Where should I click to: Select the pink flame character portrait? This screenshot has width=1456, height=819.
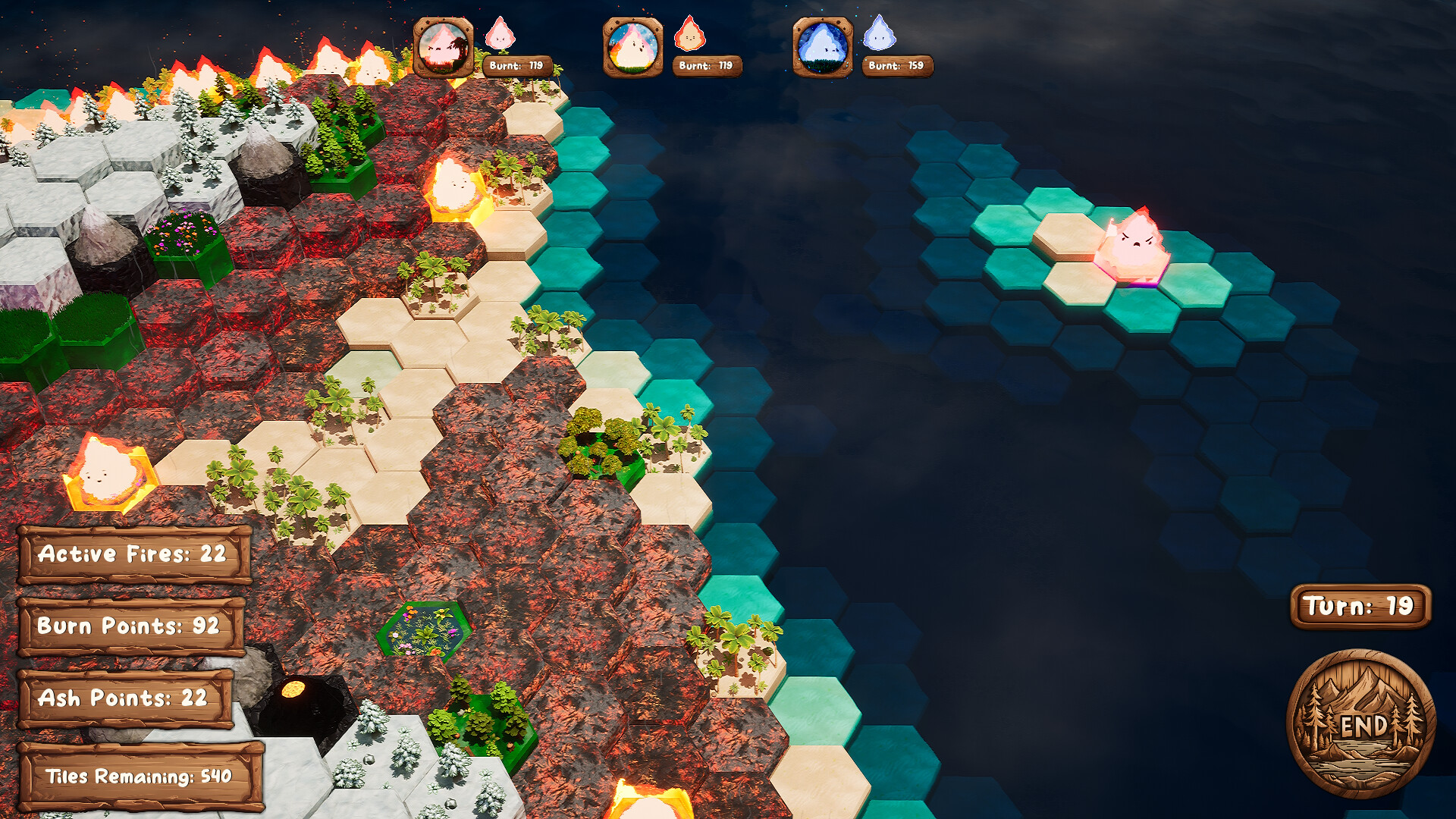tap(444, 47)
